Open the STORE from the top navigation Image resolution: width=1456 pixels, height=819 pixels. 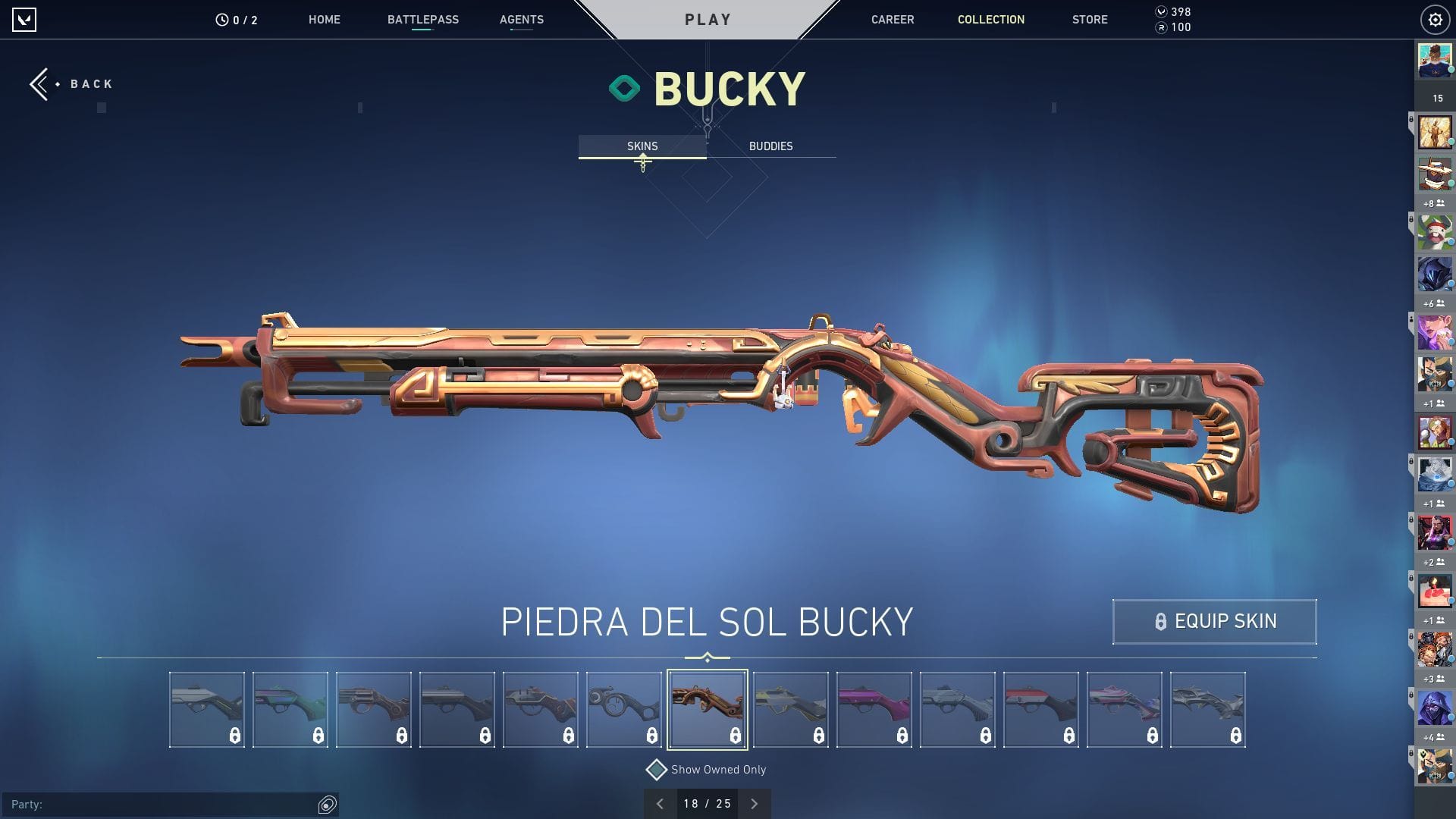pos(1090,20)
